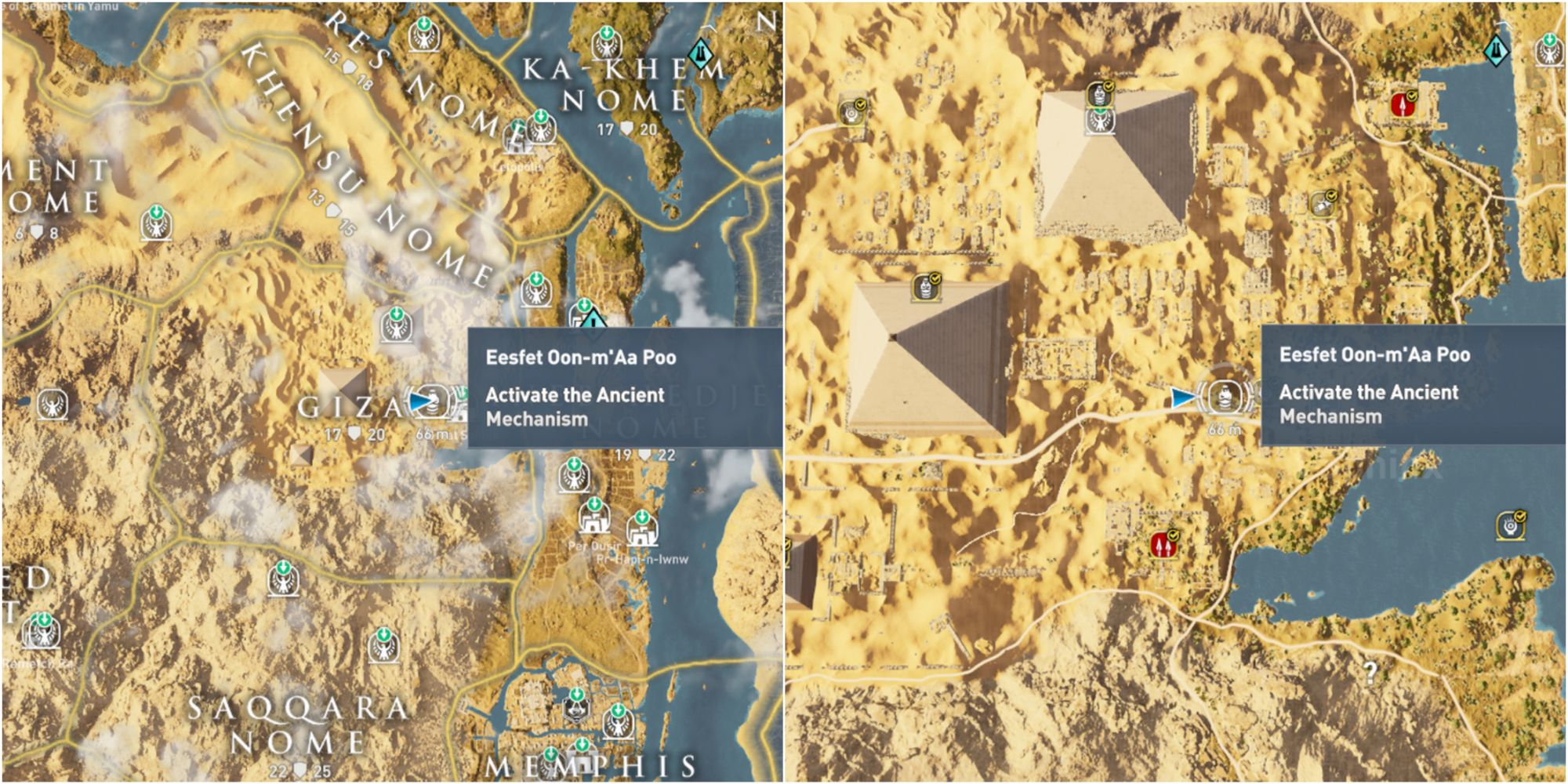Screen dimensions: 1568x784
Task: Click the red lair icon near the bottom shoreline
Action: (1162, 544)
